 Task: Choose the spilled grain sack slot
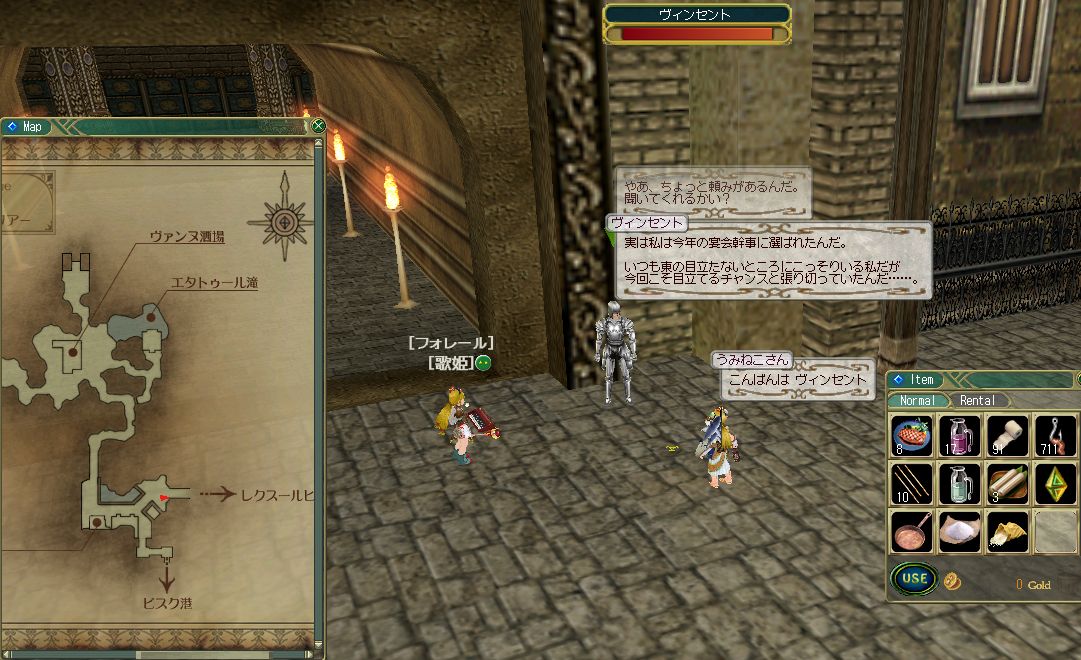(x=1007, y=532)
